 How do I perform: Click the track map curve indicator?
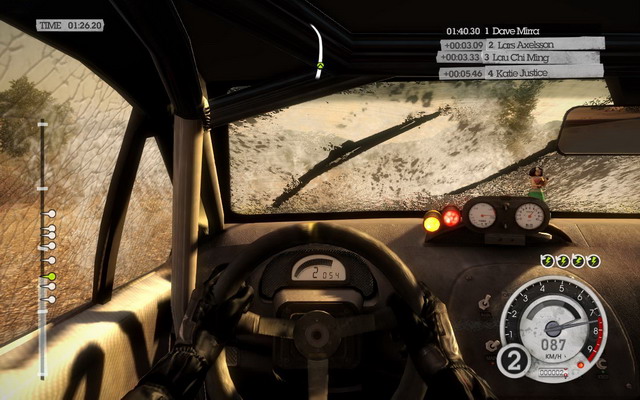pos(318,50)
